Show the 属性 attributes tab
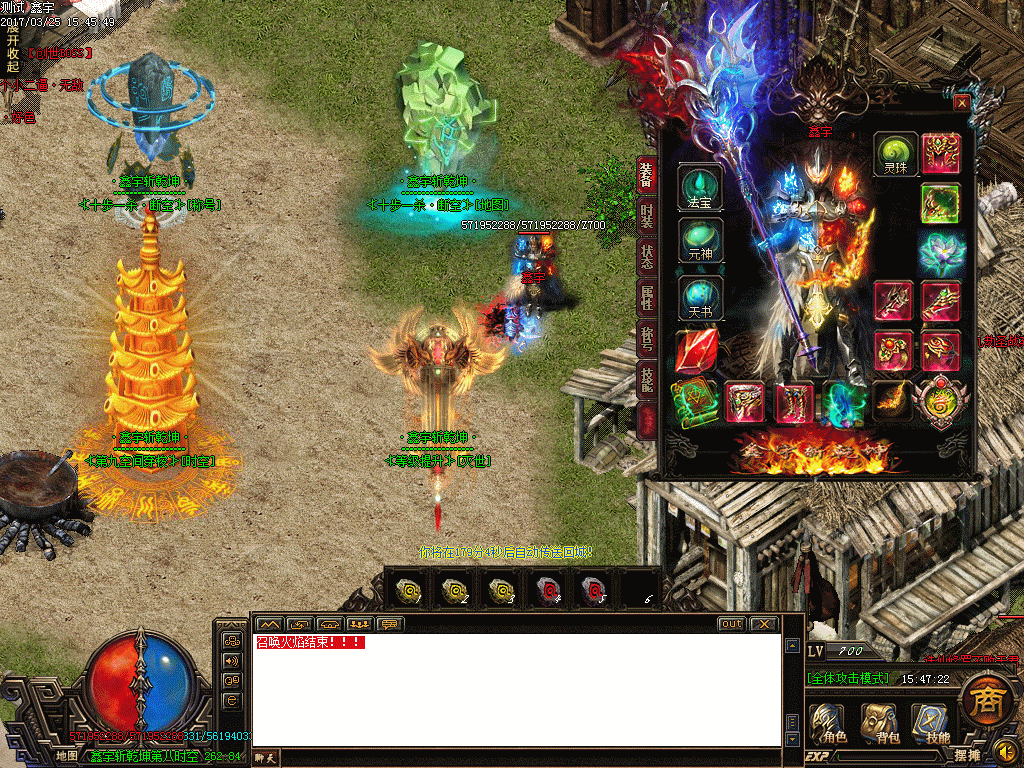The height and width of the screenshot is (768, 1024). click(x=648, y=297)
